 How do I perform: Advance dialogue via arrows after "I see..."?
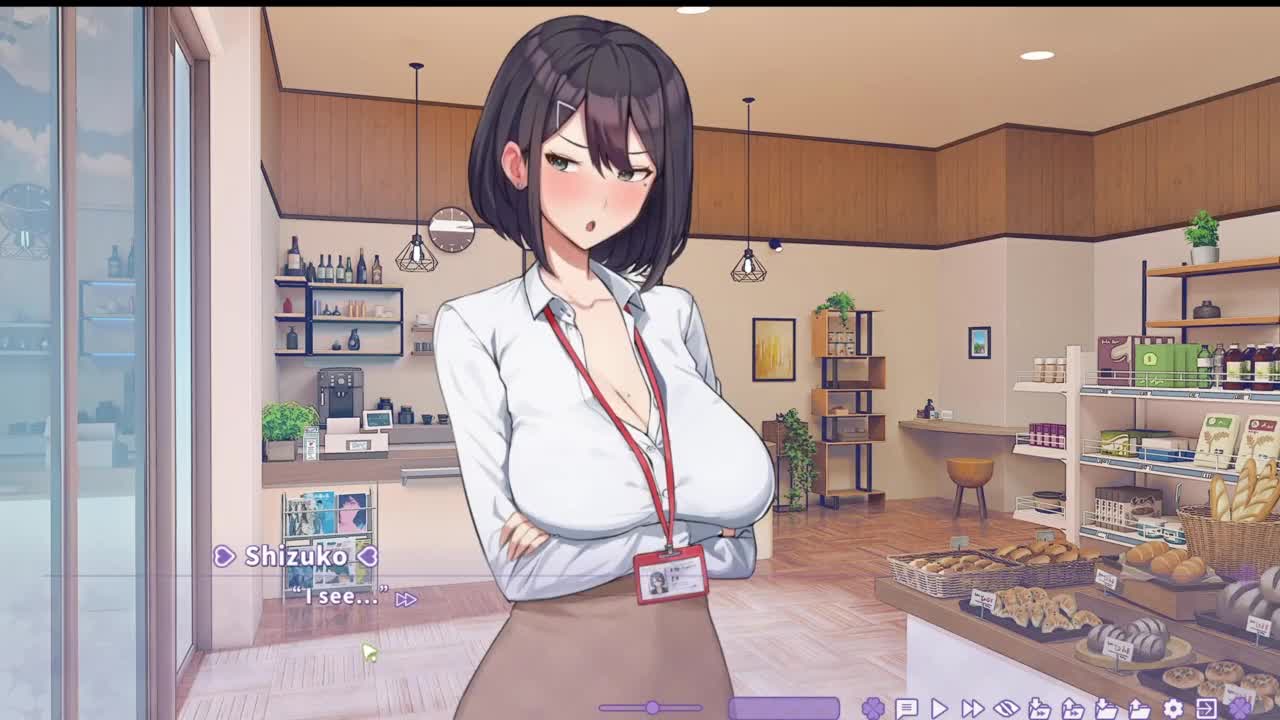405,599
